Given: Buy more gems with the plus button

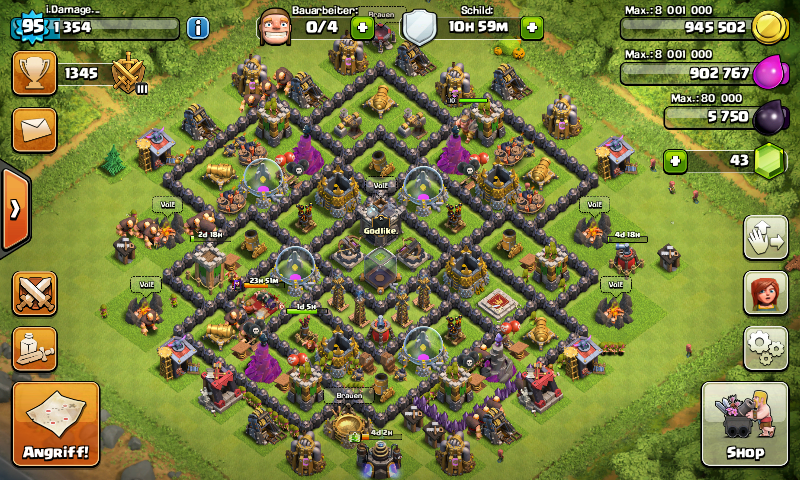Looking at the screenshot, I should point(677,160).
